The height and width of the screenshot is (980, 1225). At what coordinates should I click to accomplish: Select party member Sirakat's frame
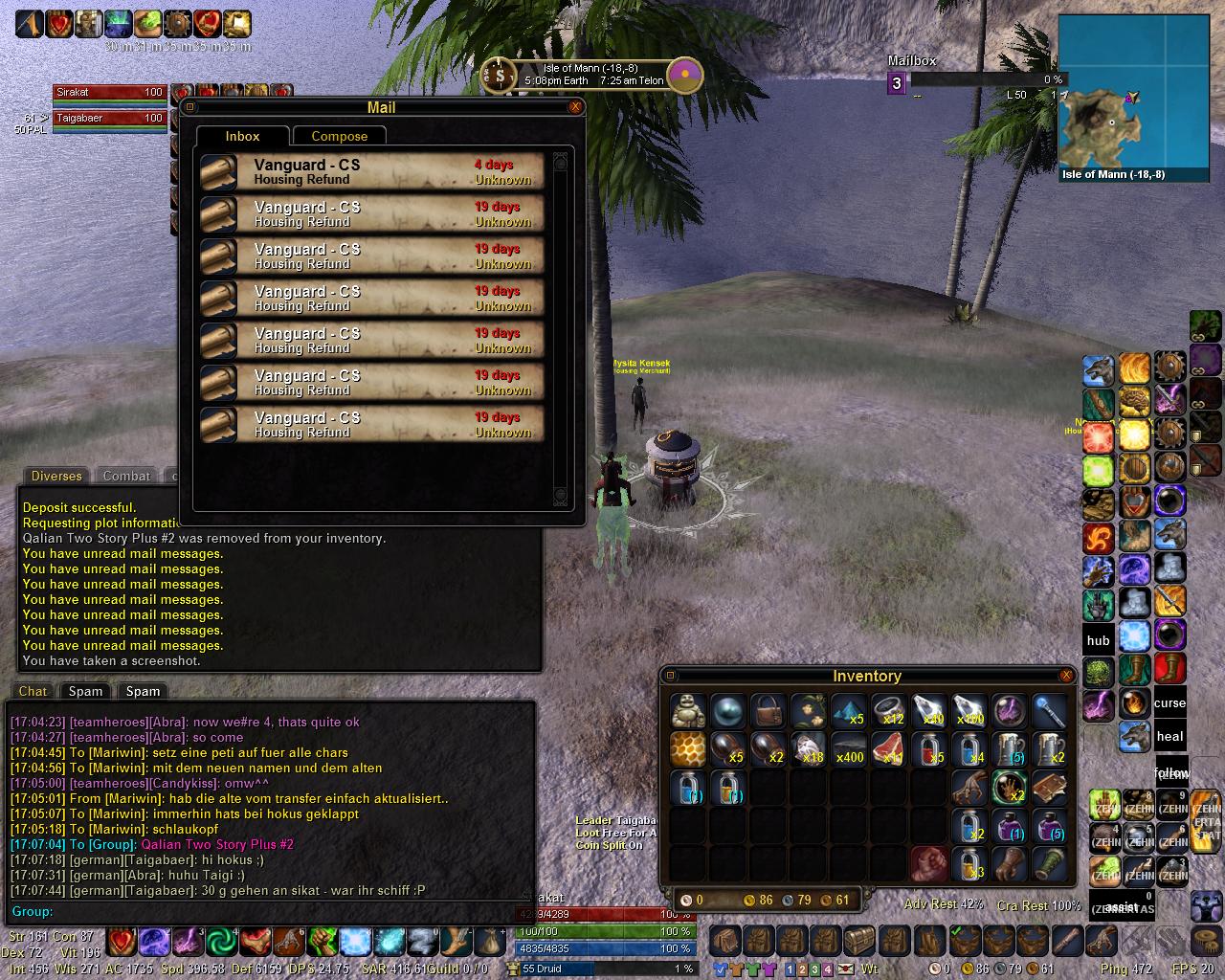pos(109,92)
